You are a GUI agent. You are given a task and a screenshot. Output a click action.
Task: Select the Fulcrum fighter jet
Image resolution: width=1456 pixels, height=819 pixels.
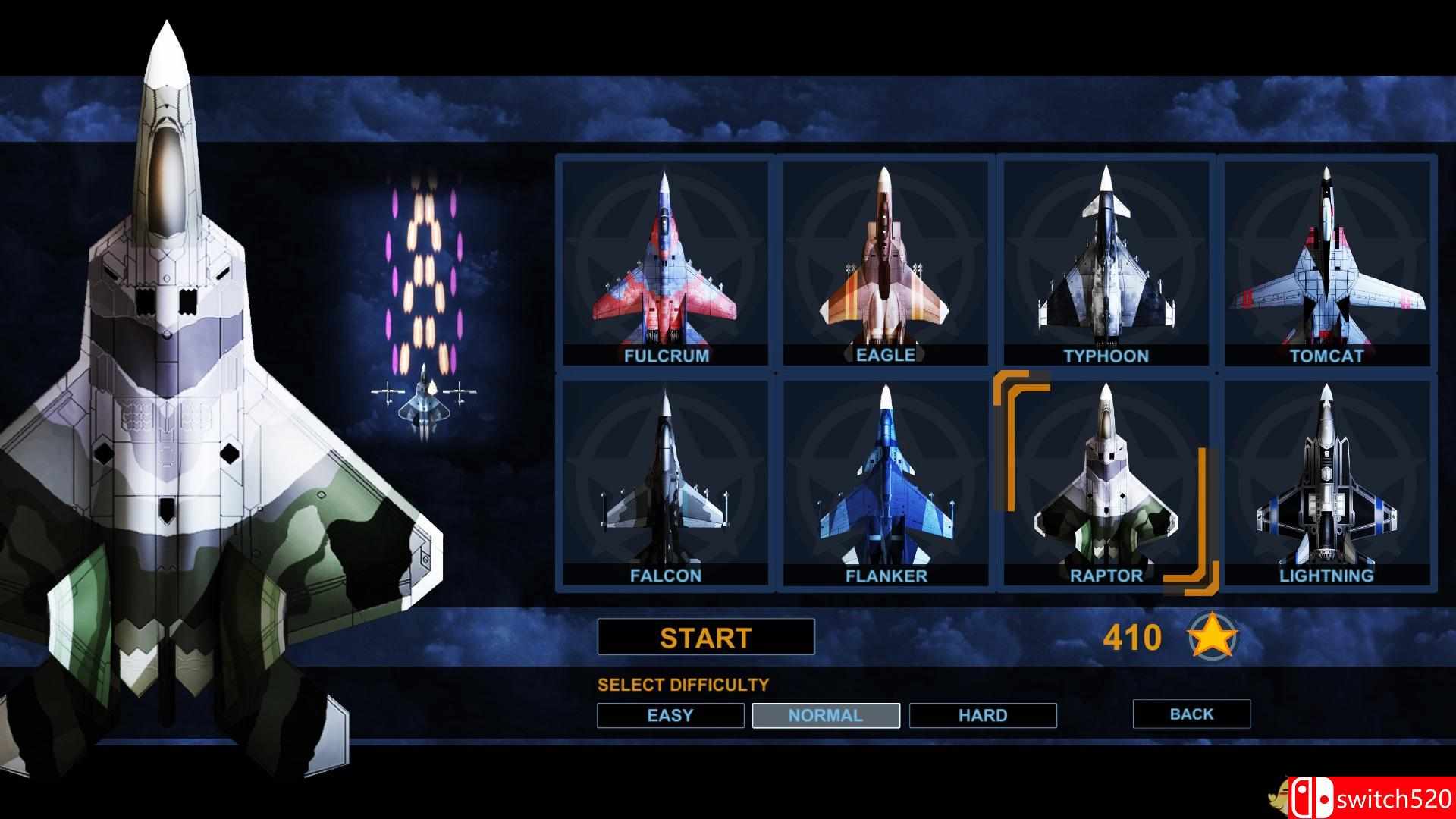[x=666, y=262]
